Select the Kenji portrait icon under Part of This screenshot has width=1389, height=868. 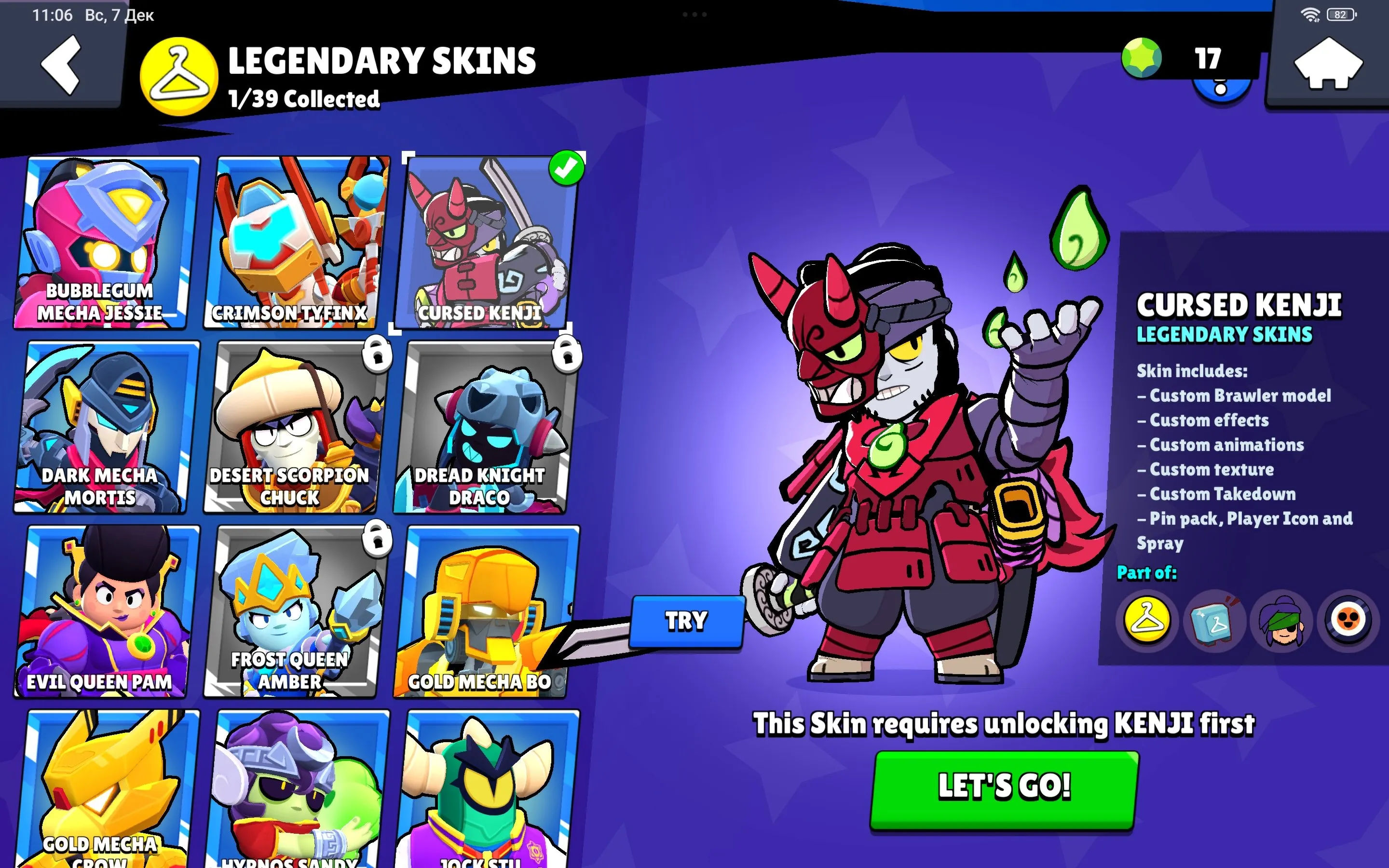tap(1283, 622)
